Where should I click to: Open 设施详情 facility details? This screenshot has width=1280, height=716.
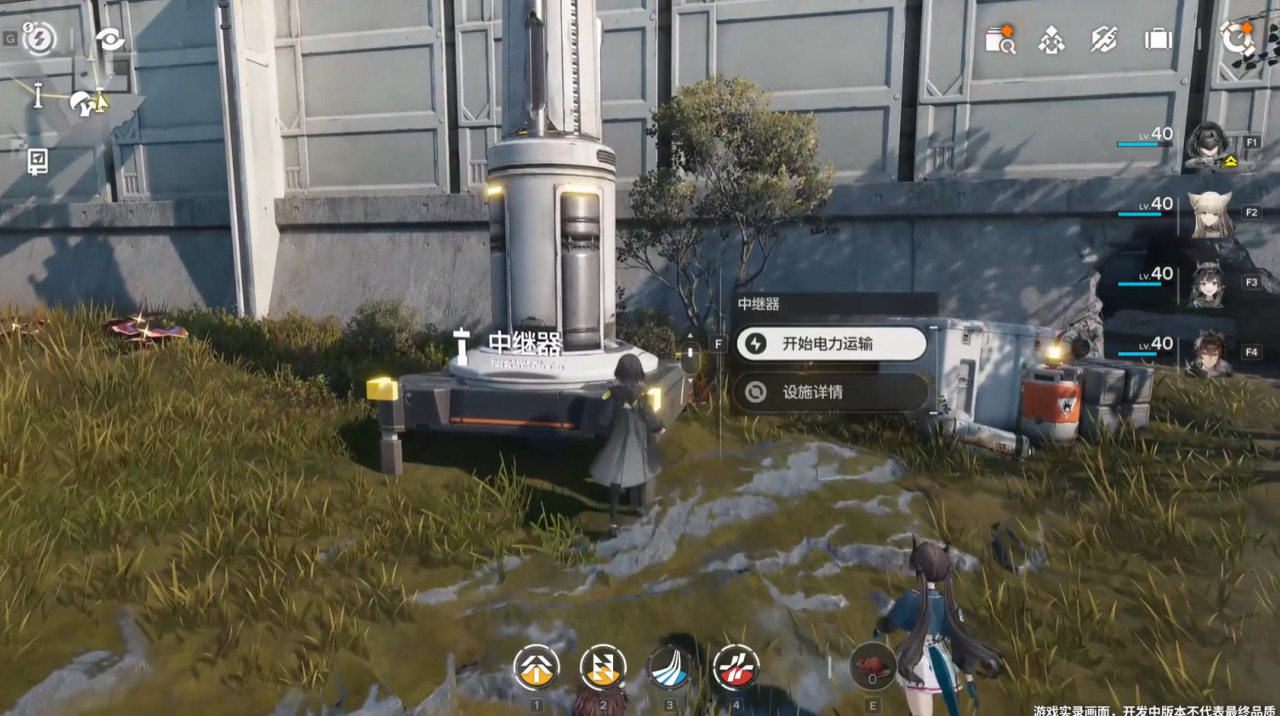coord(831,392)
